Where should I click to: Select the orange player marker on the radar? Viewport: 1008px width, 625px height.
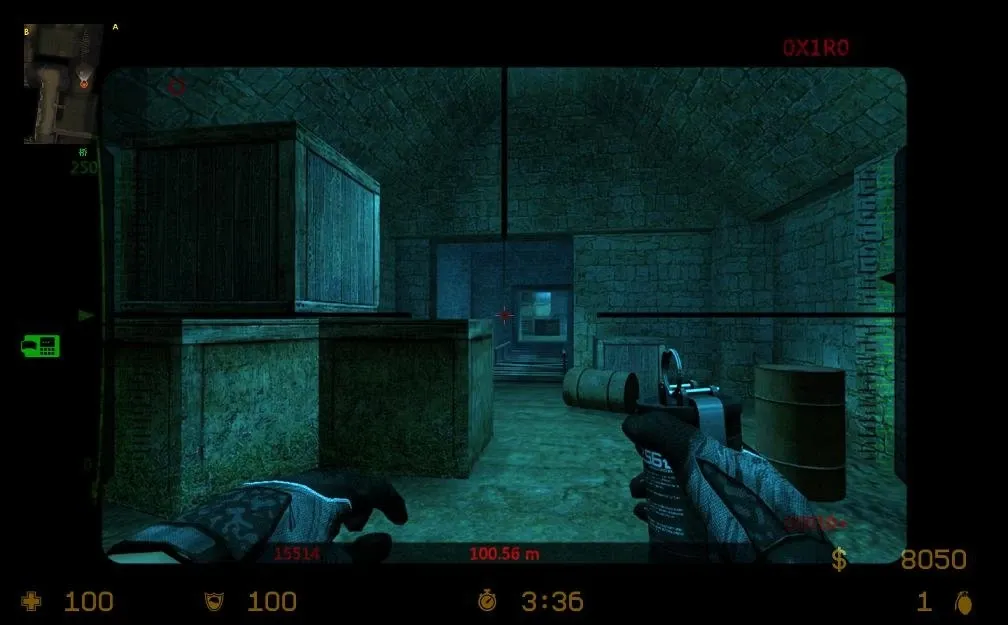click(83, 83)
